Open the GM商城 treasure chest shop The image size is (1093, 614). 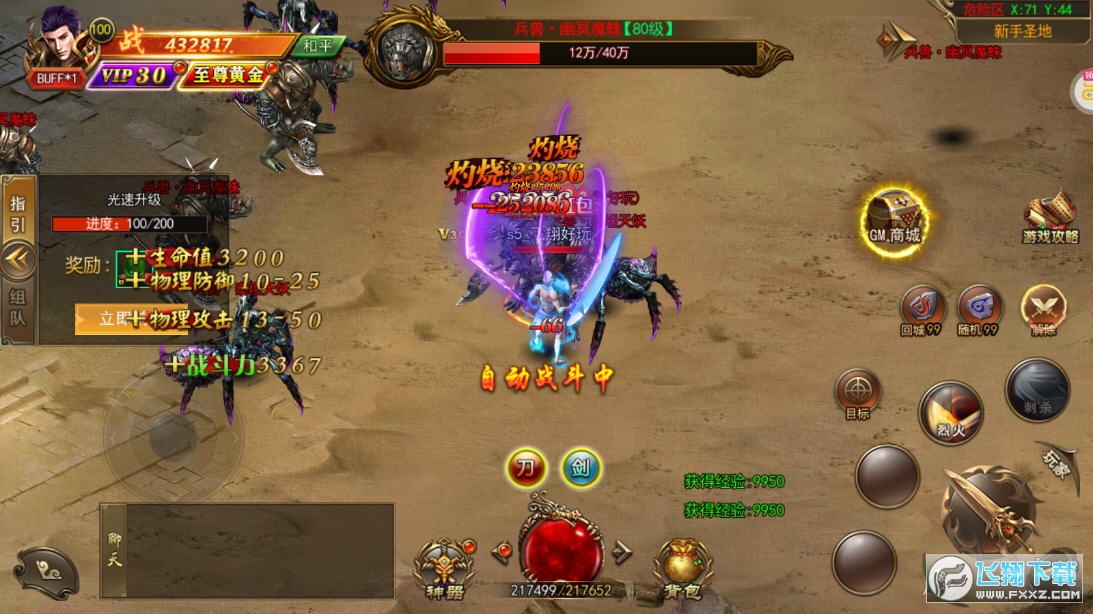[893, 218]
